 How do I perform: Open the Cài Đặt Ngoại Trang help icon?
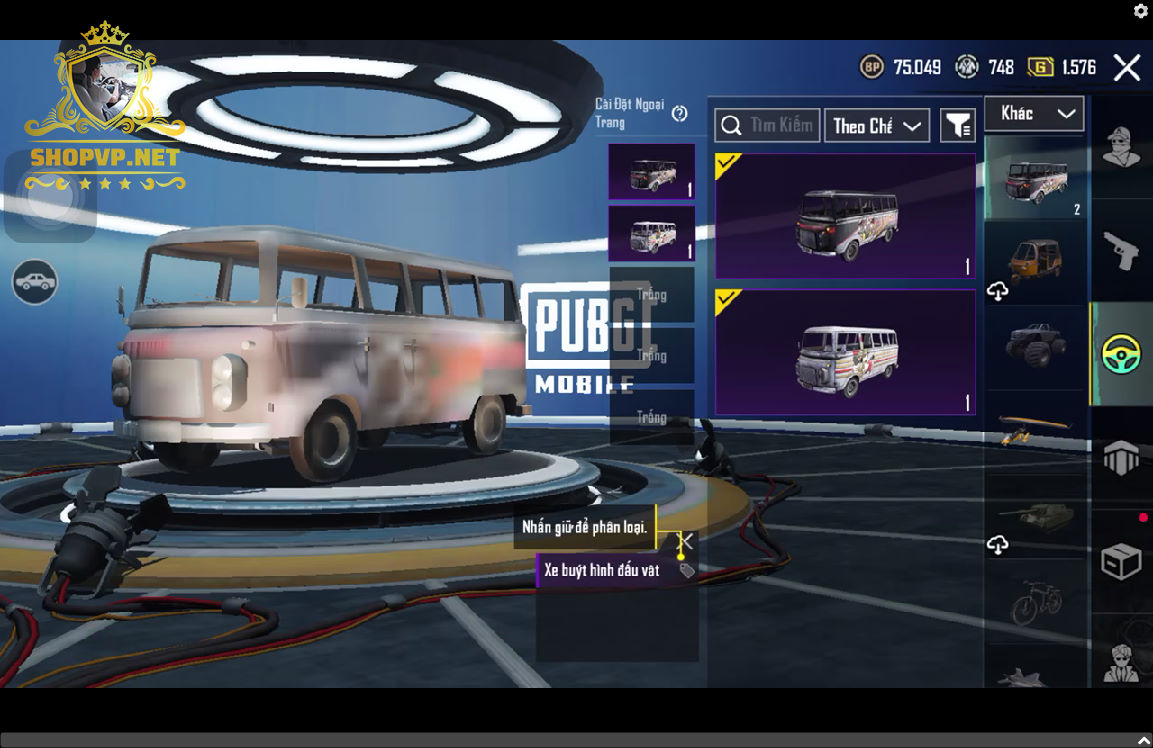click(x=680, y=113)
